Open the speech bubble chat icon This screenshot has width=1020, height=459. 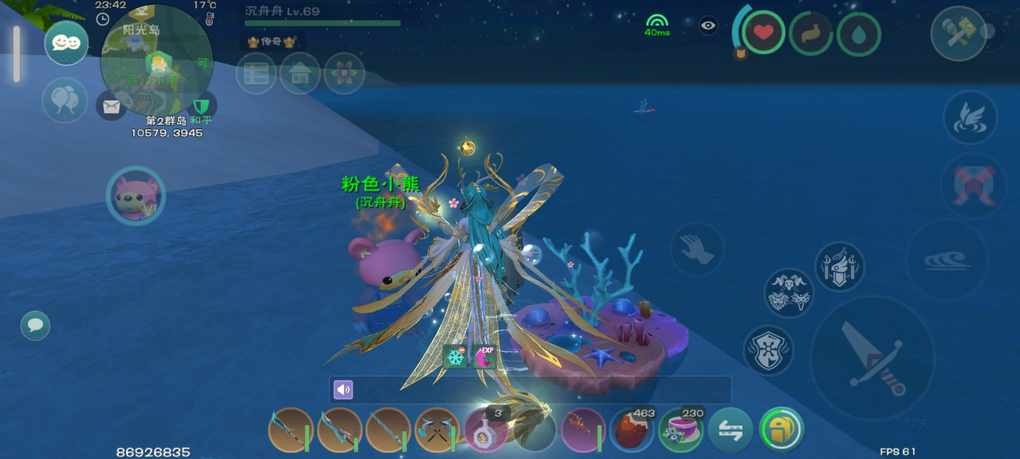(35, 325)
